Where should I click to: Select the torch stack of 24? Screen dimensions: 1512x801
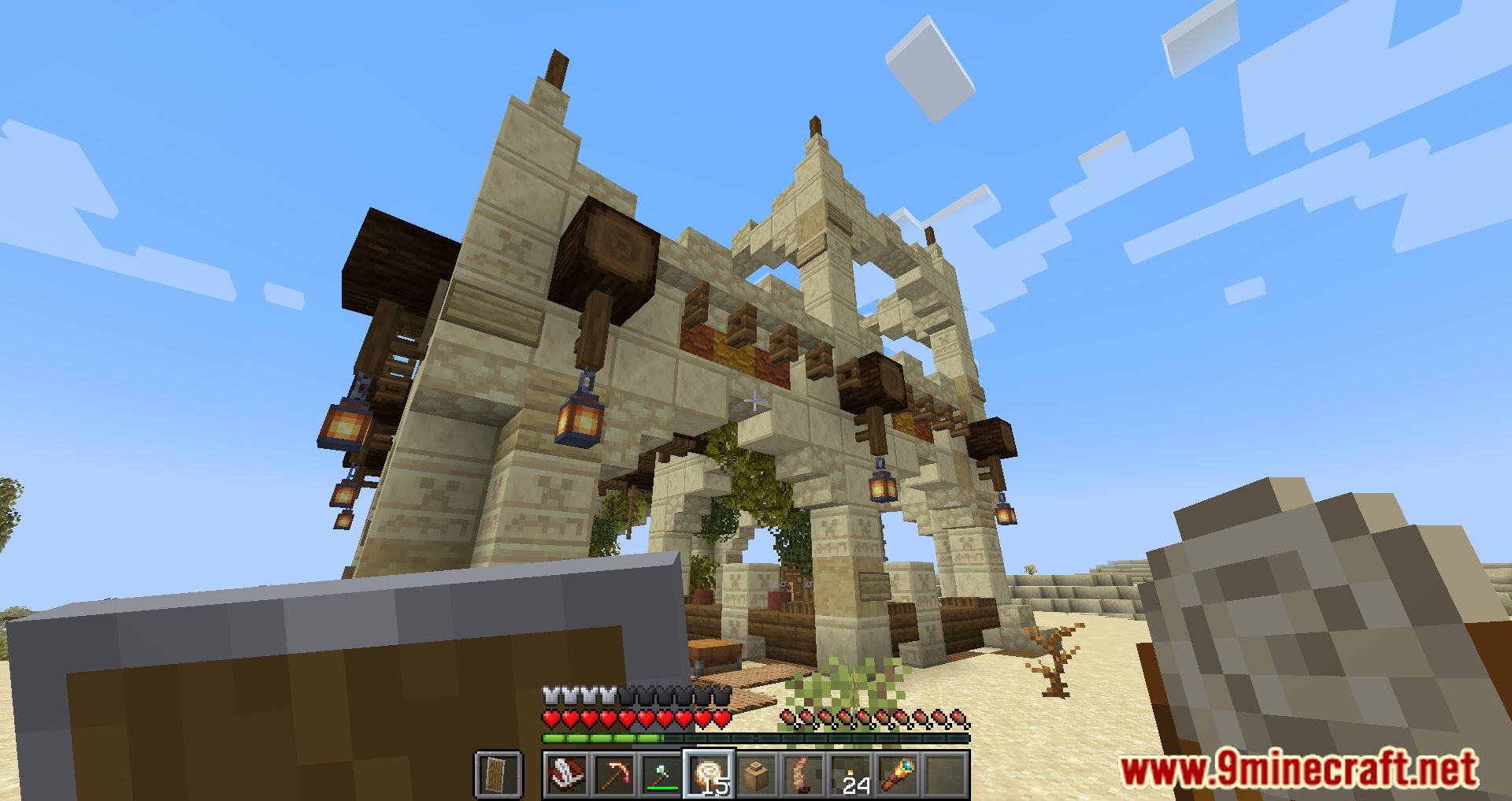tap(850, 774)
